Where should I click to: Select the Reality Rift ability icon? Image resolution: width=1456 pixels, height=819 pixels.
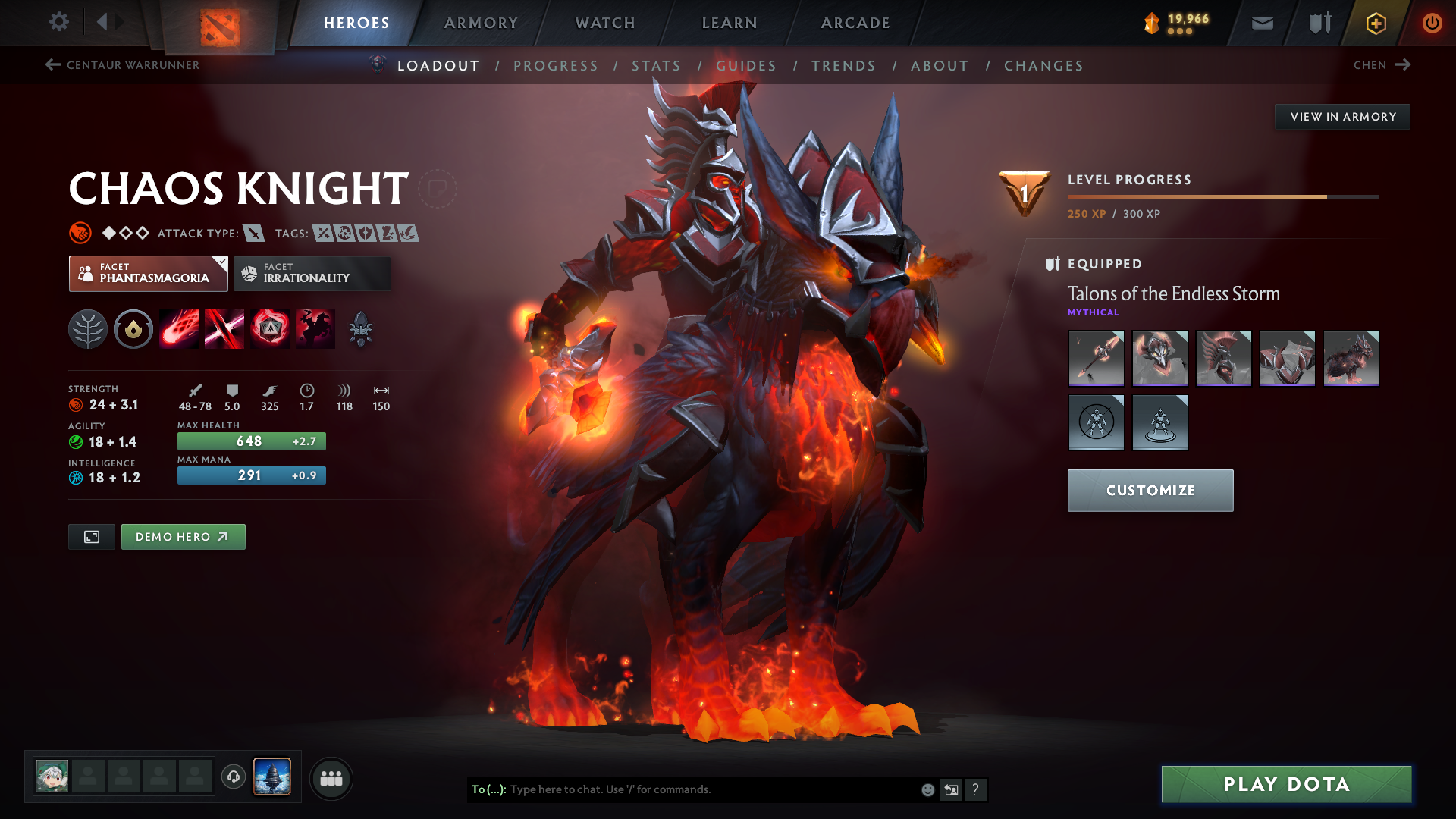[x=224, y=328]
